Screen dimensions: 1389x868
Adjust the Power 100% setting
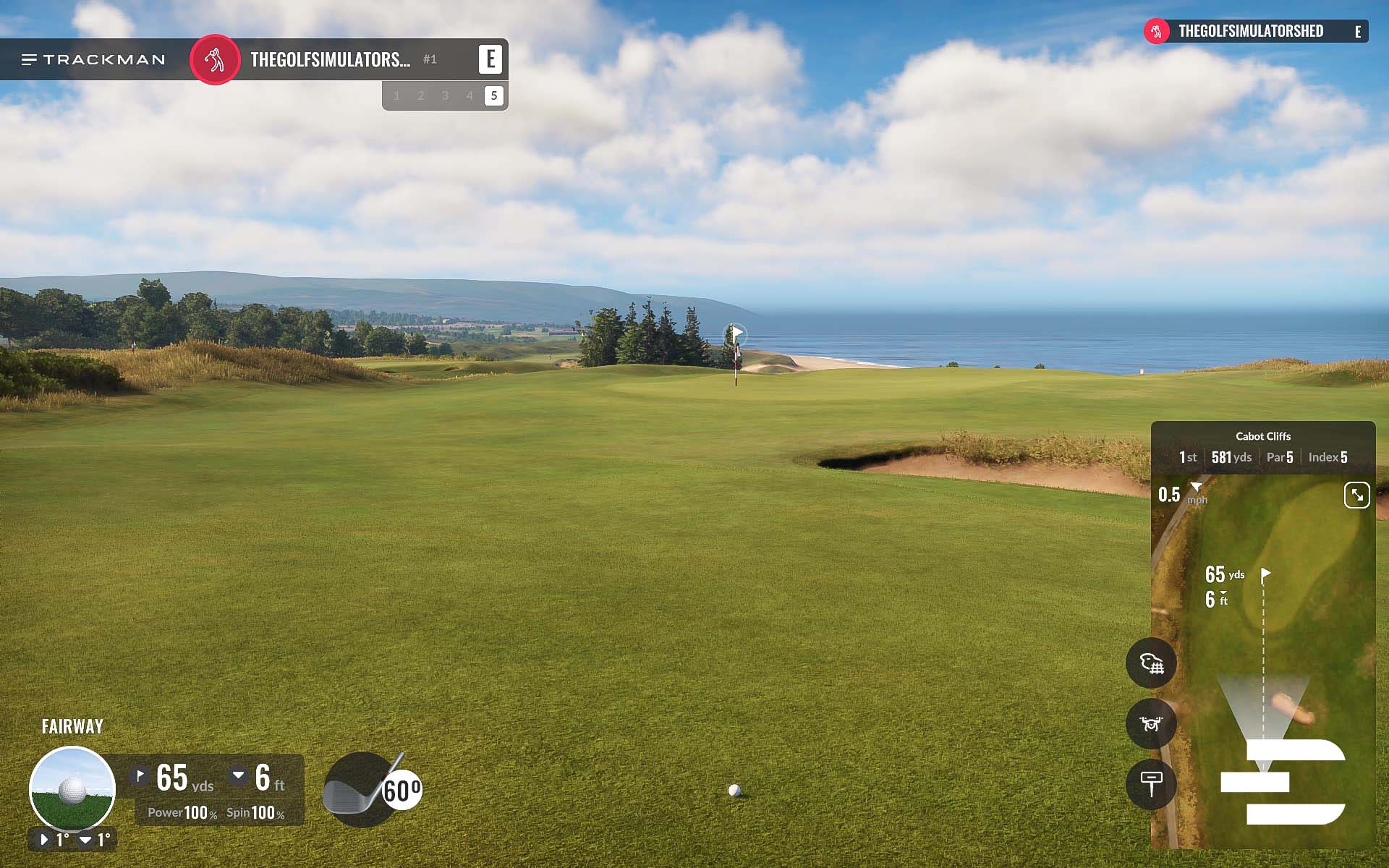(x=183, y=812)
